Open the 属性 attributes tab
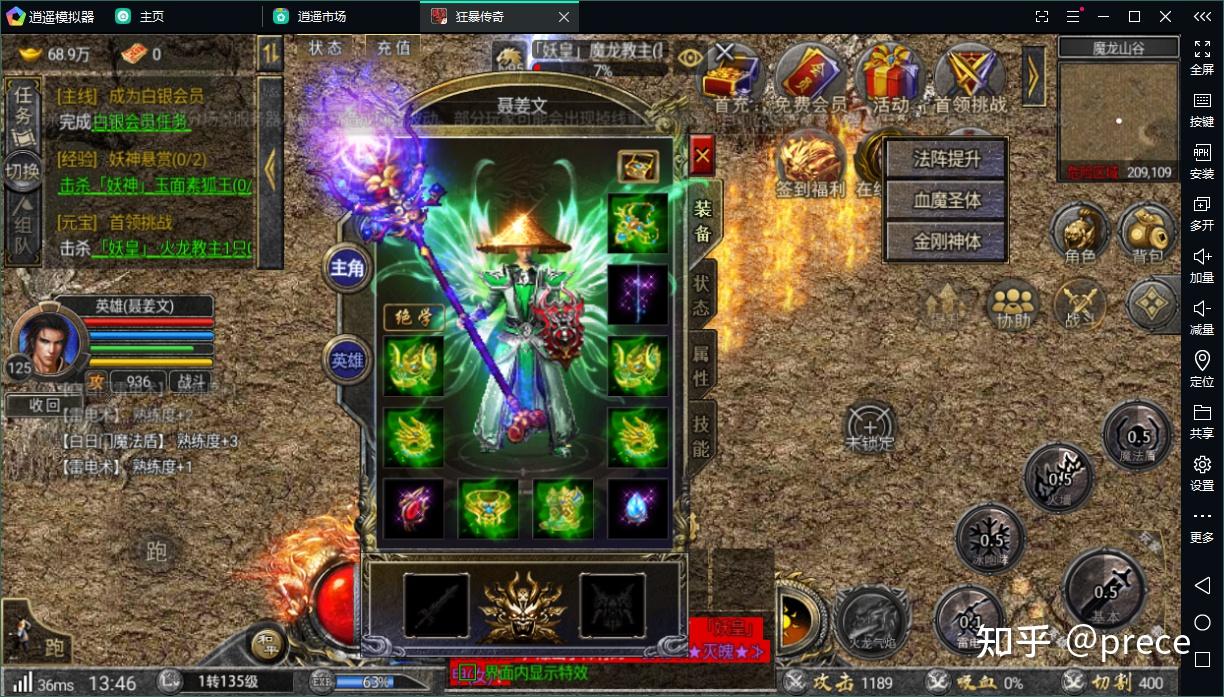This screenshot has width=1224, height=697. click(x=702, y=366)
